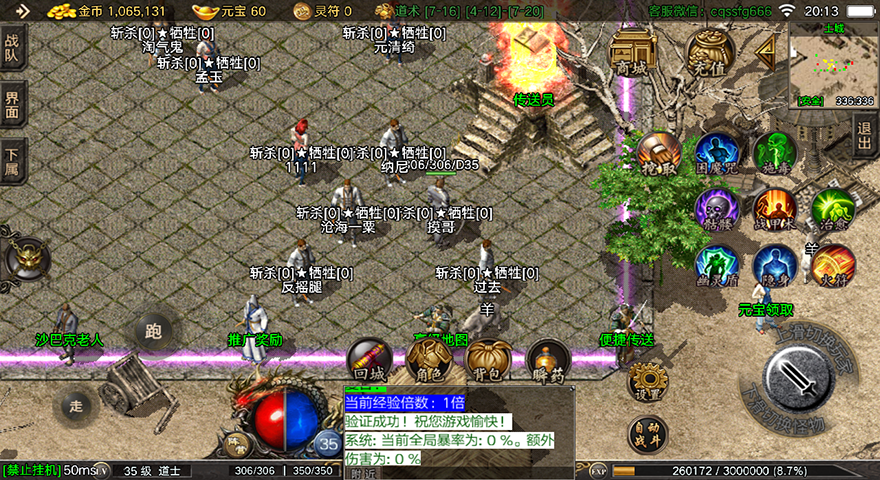
Task: Use the 回城 return-to-town scroll
Action: [x=369, y=360]
